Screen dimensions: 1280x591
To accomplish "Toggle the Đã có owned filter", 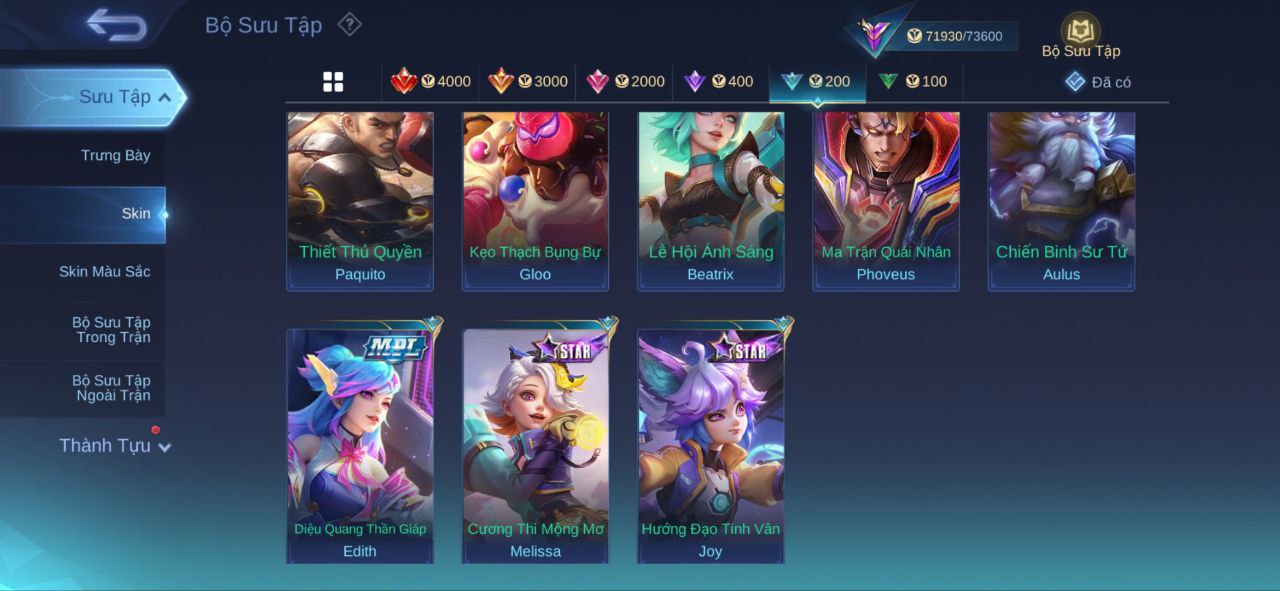I will click(x=1098, y=82).
